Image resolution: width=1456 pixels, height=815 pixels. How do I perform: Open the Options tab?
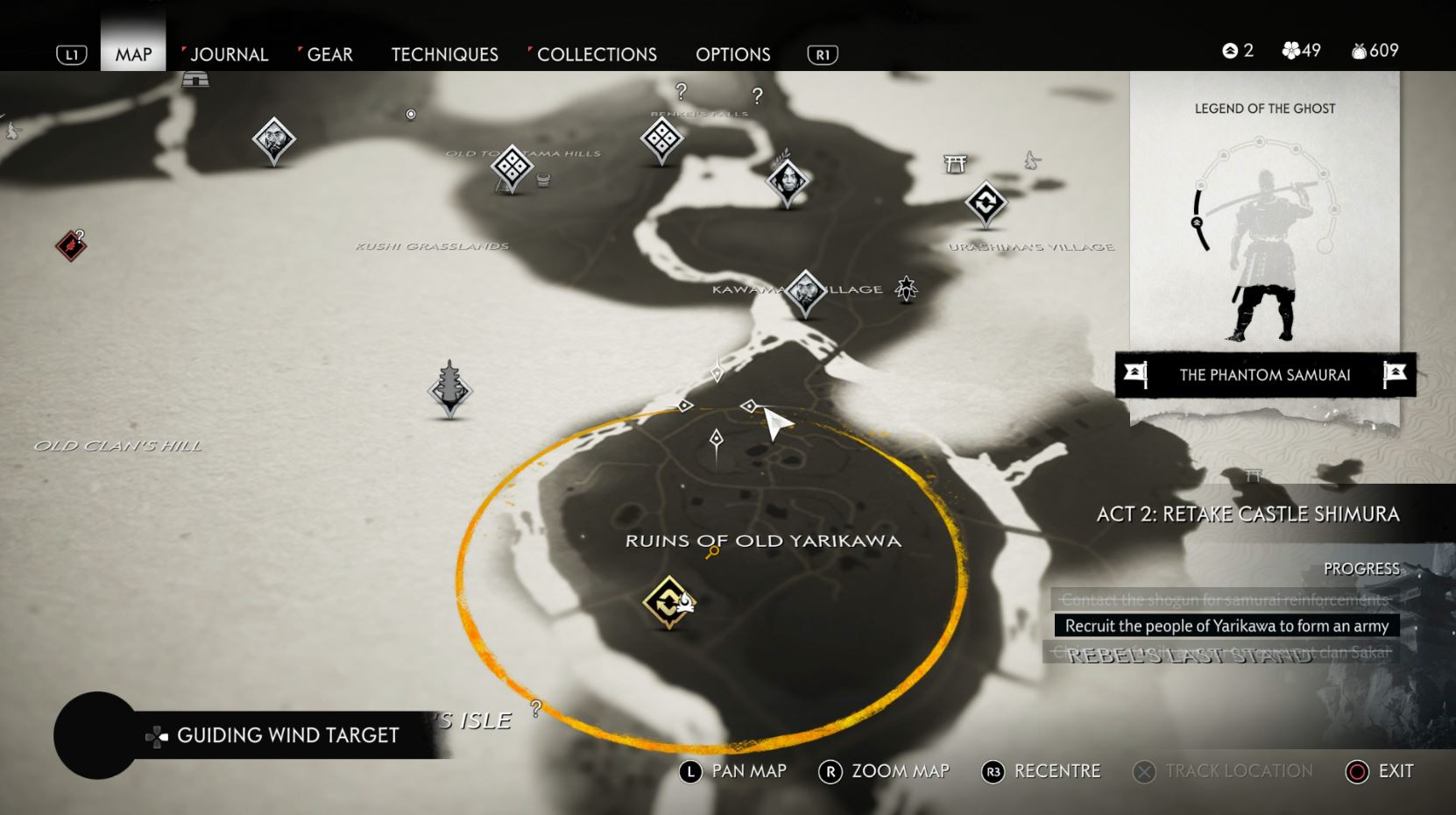click(732, 54)
